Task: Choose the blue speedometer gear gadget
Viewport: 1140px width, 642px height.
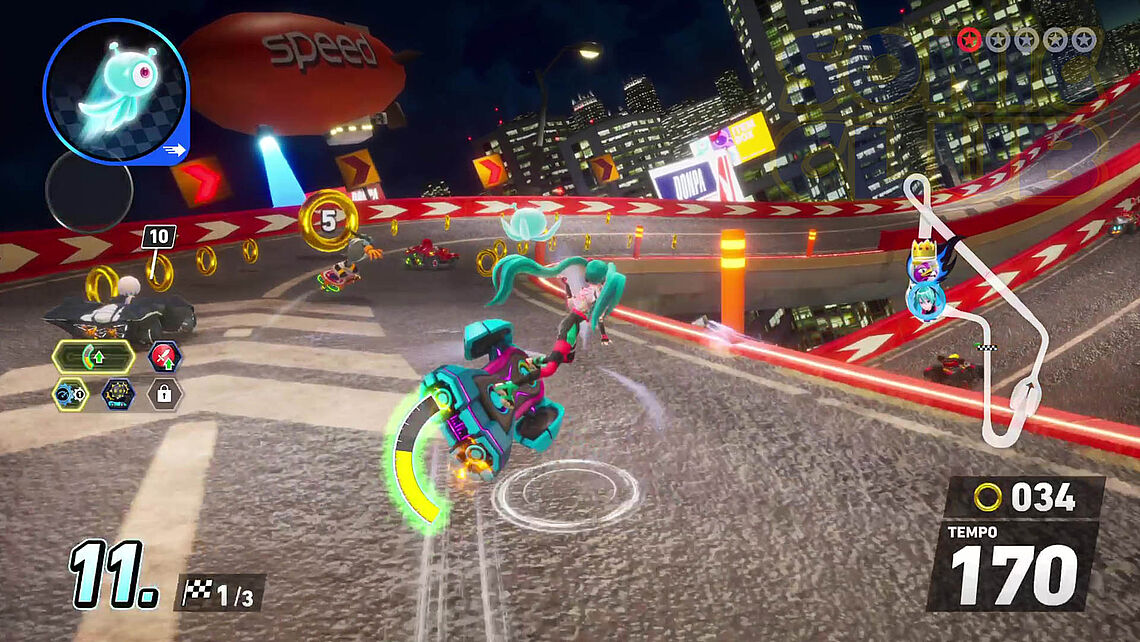Action: click(70, 394)
